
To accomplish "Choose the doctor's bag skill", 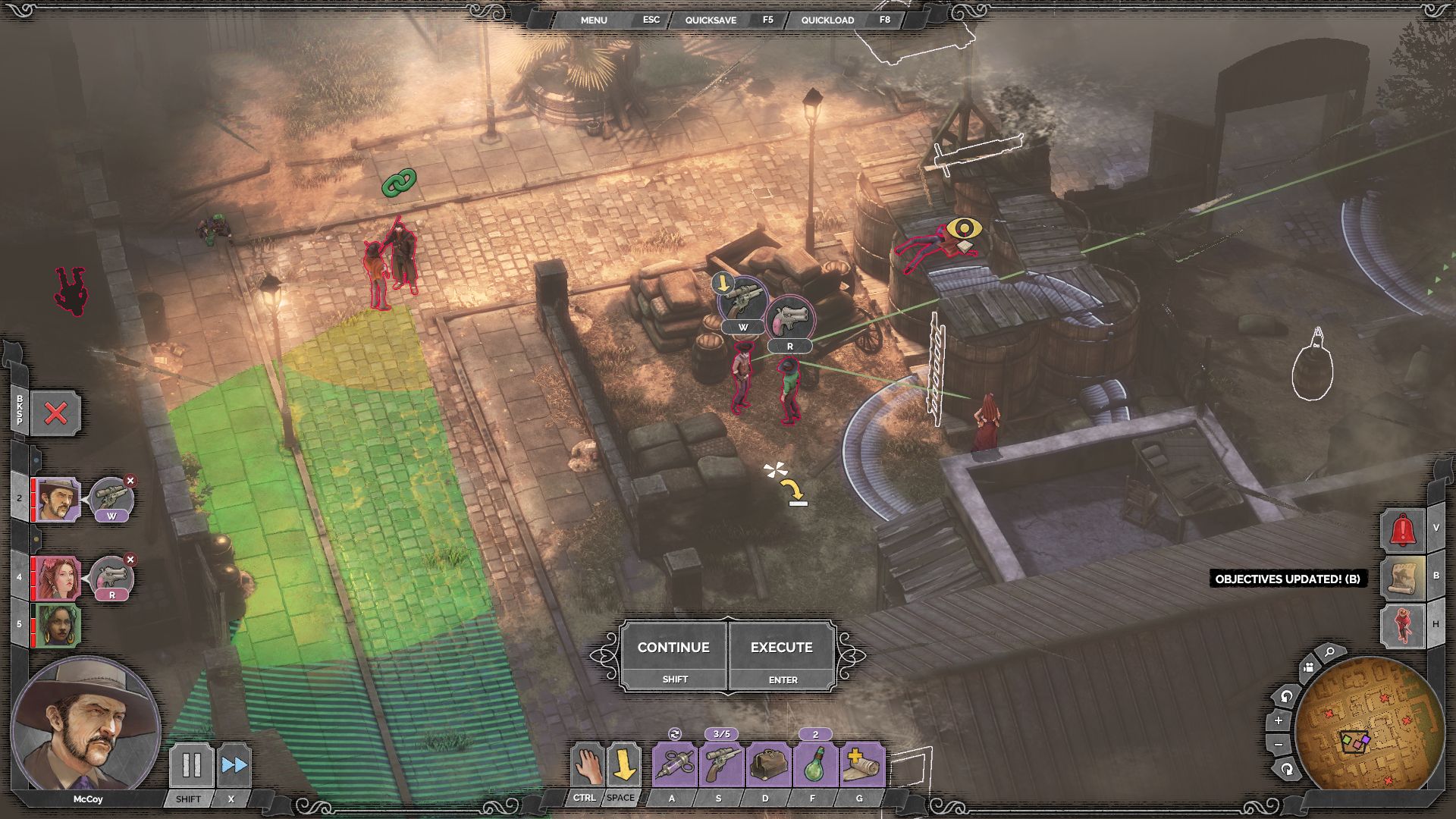I will click(767, 764).
